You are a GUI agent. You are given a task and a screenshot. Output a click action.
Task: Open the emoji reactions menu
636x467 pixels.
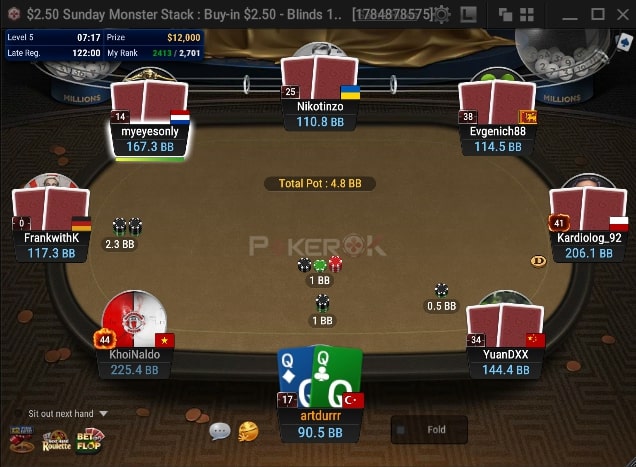(x=248, y=431)
